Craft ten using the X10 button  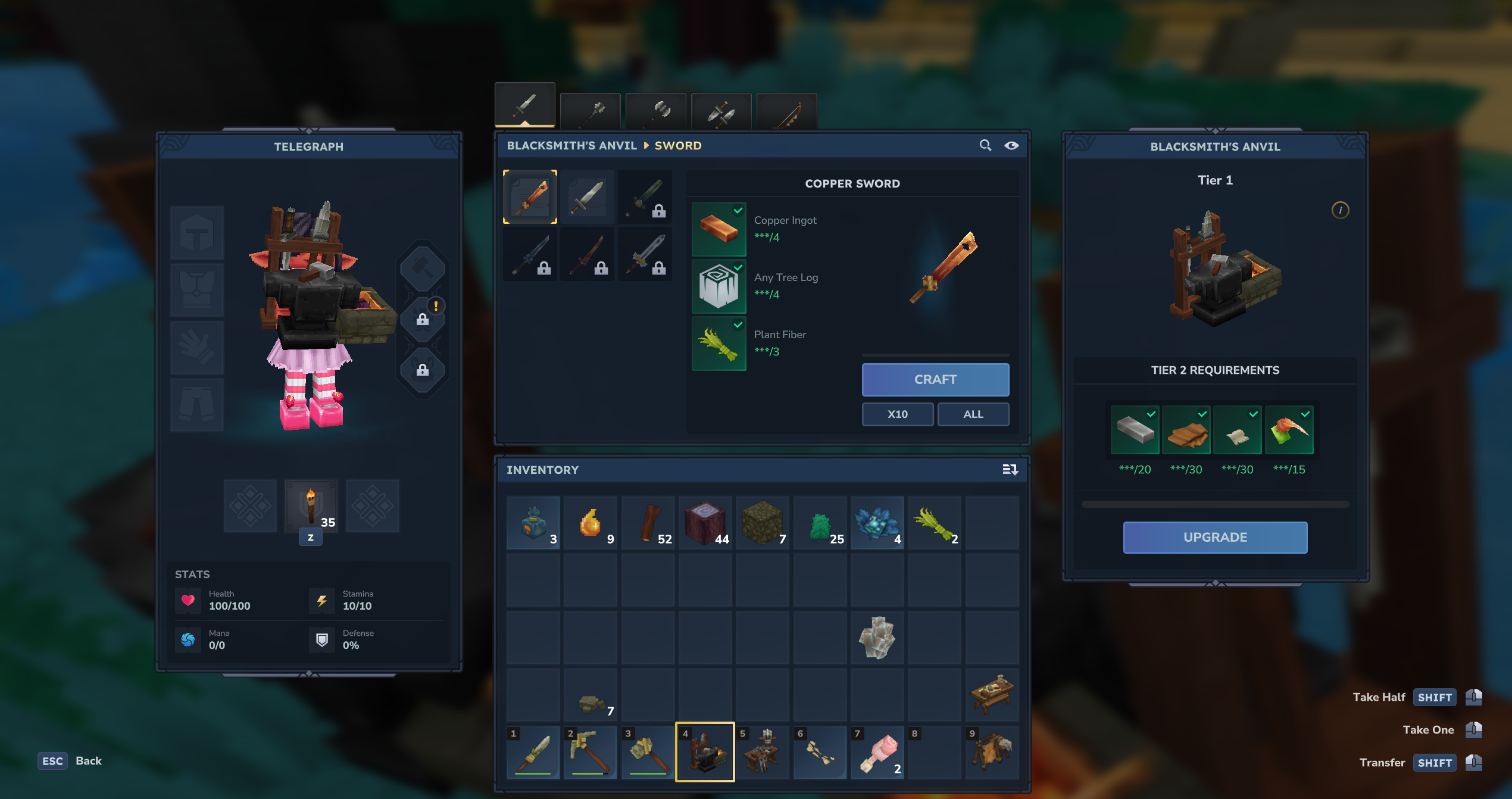[x=897, y=414]
